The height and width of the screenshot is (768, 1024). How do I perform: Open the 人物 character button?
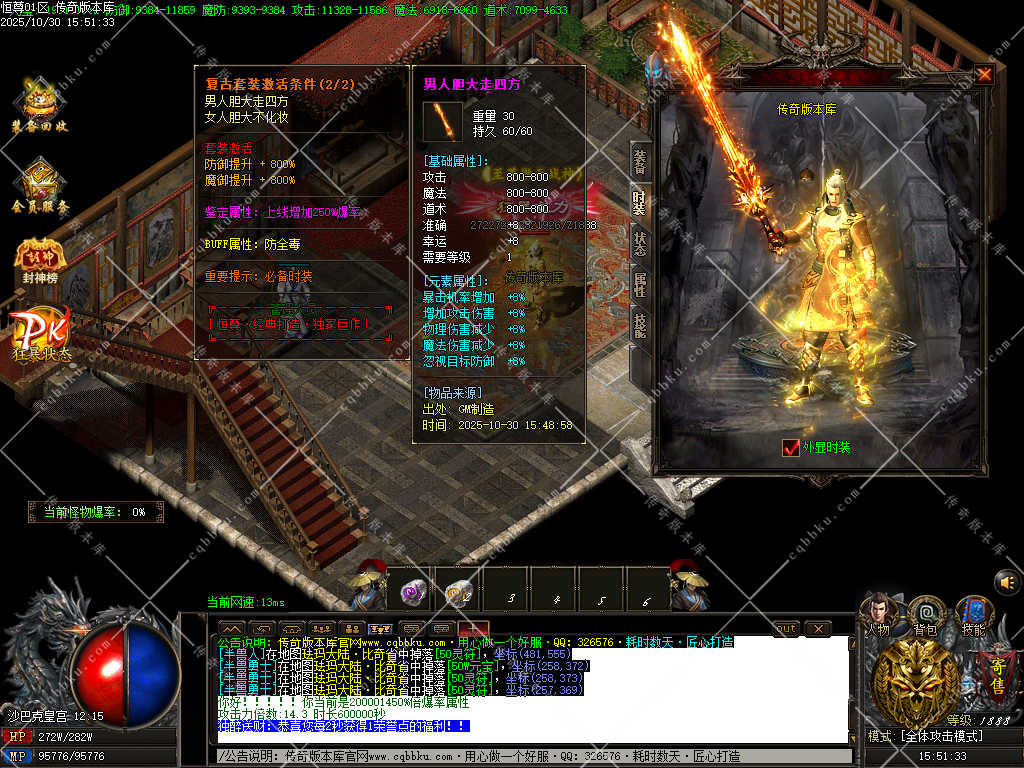pyautogui.click(x=879, y=614)
